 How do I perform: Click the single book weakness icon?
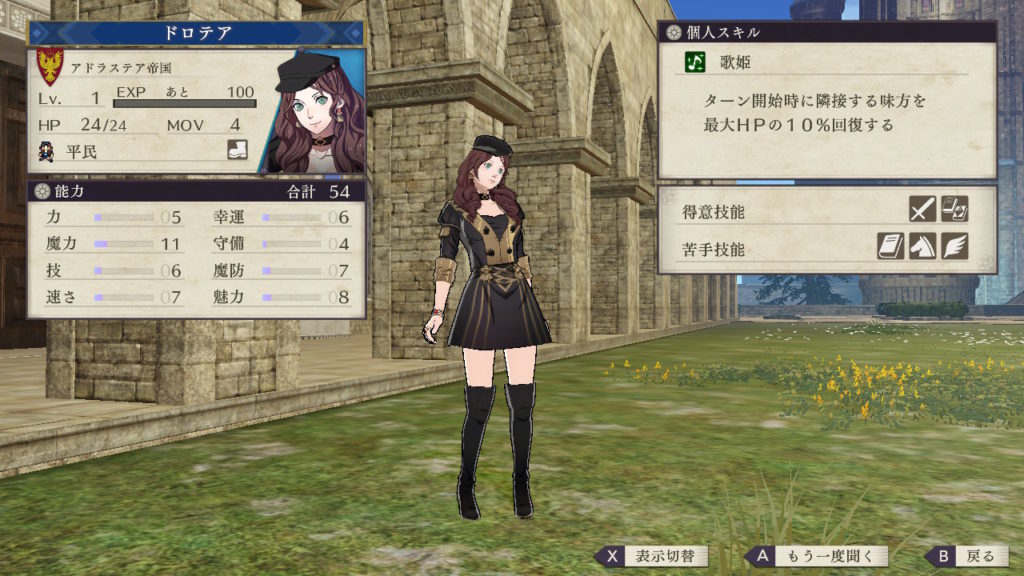coord(891,246)
